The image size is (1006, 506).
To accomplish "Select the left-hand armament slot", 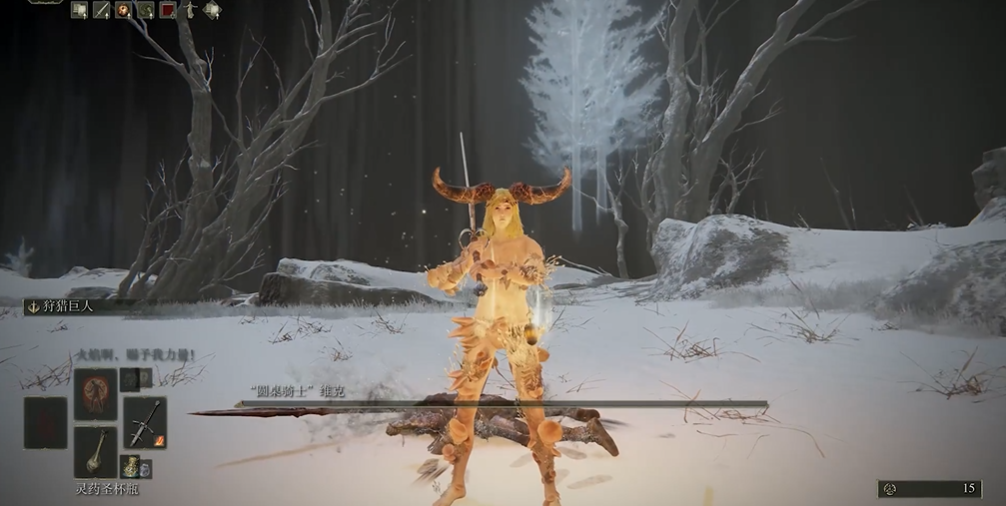I will [x=45, y=422].
